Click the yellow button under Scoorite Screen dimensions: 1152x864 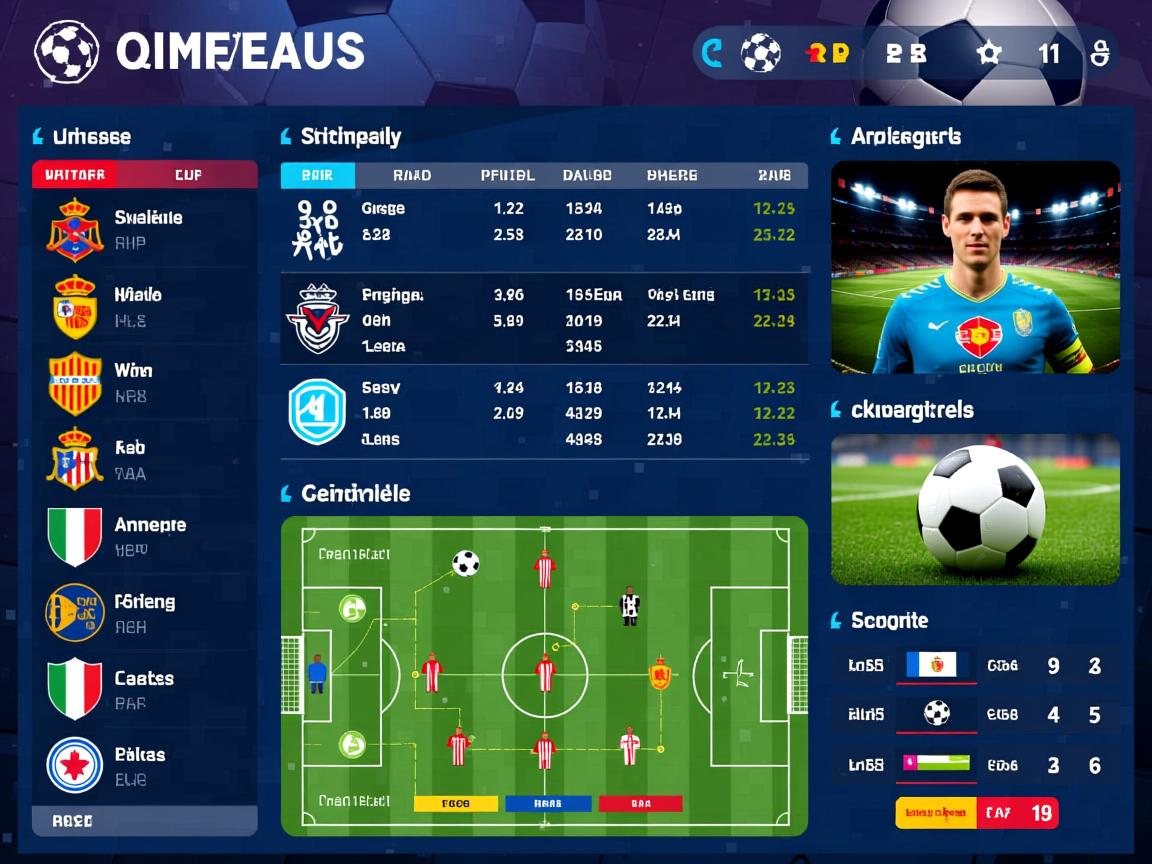(x=935, y=813)
